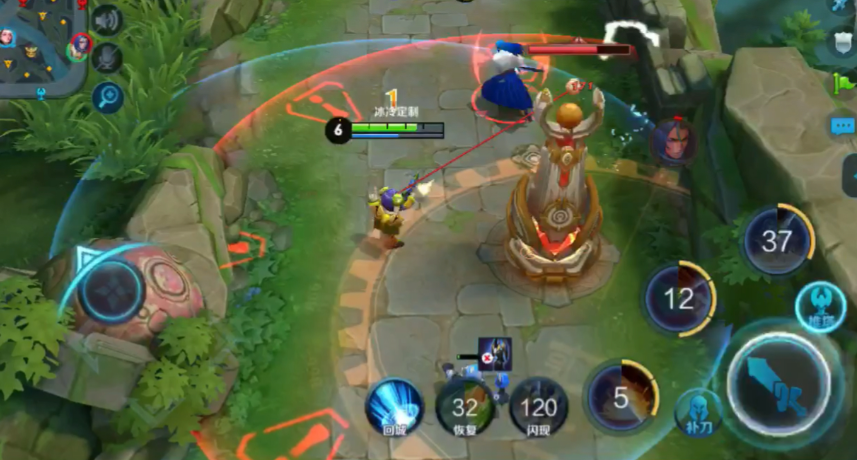The image size is (857, 460).
Task: Send the green flag signal
Action: click(843, 85)
